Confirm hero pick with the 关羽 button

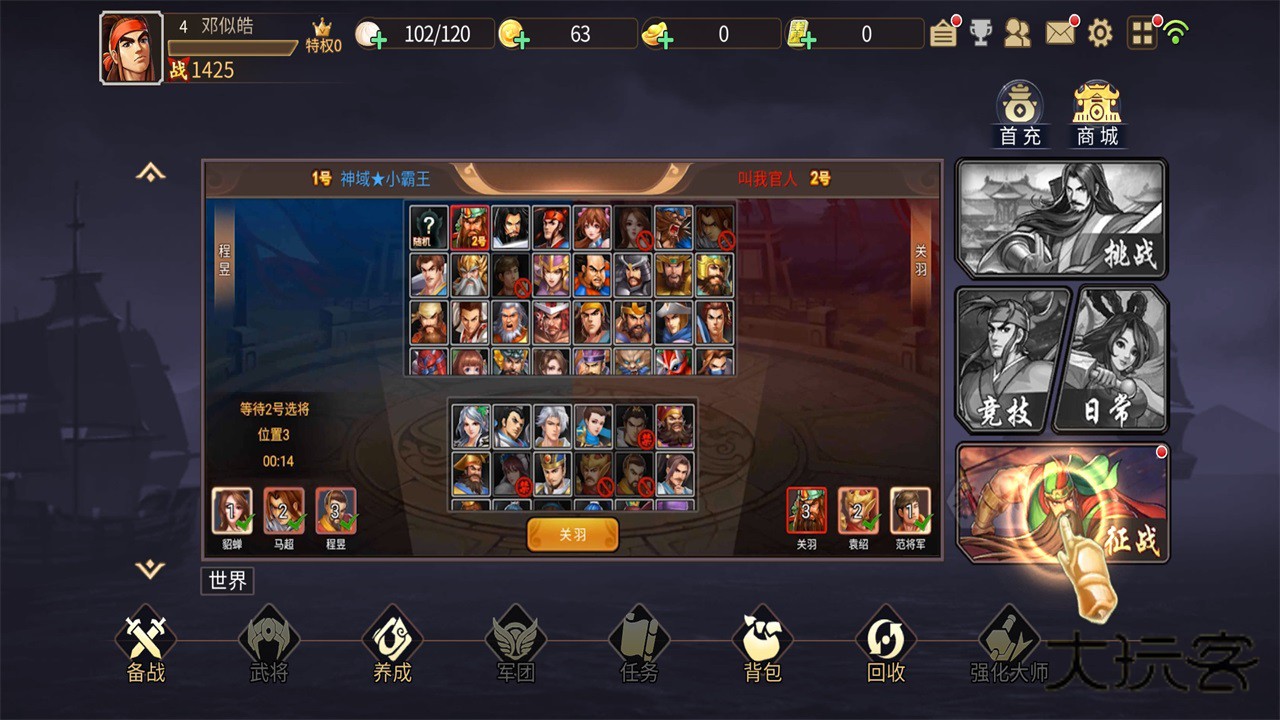572,534
